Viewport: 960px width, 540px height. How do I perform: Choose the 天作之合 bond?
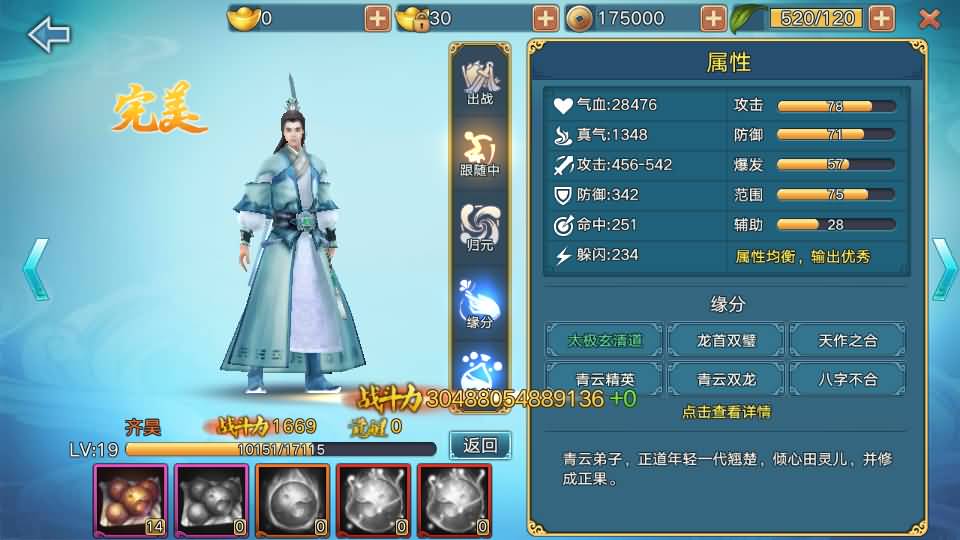point(847,340)
